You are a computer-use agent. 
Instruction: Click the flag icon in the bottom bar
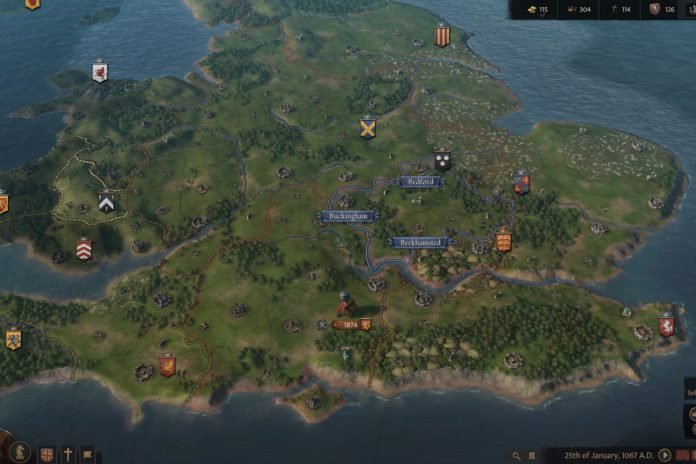(87, 455)
